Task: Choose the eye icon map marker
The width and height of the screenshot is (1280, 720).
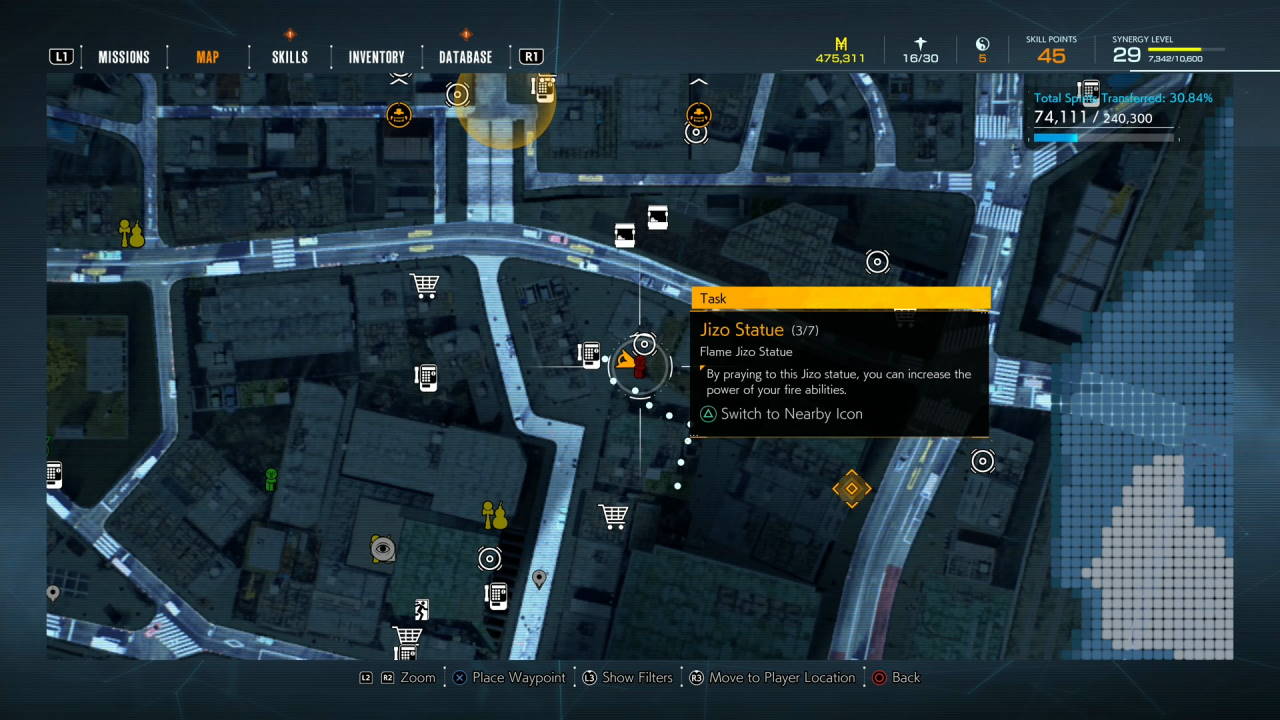Action: coord(382,548)
